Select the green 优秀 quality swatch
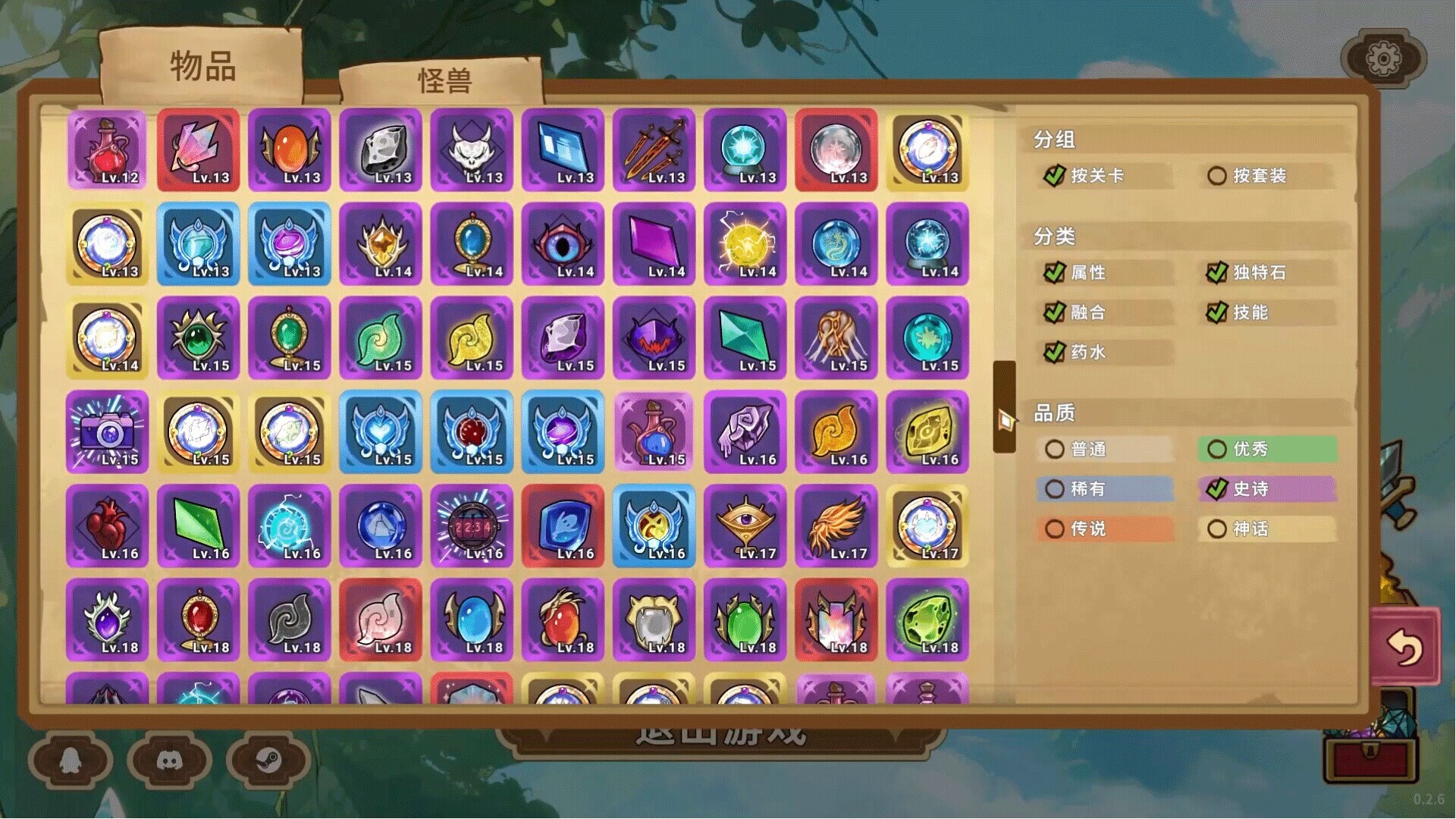Image resolution: width=1456 pixels, height=819 pixels. point(1217,449)
